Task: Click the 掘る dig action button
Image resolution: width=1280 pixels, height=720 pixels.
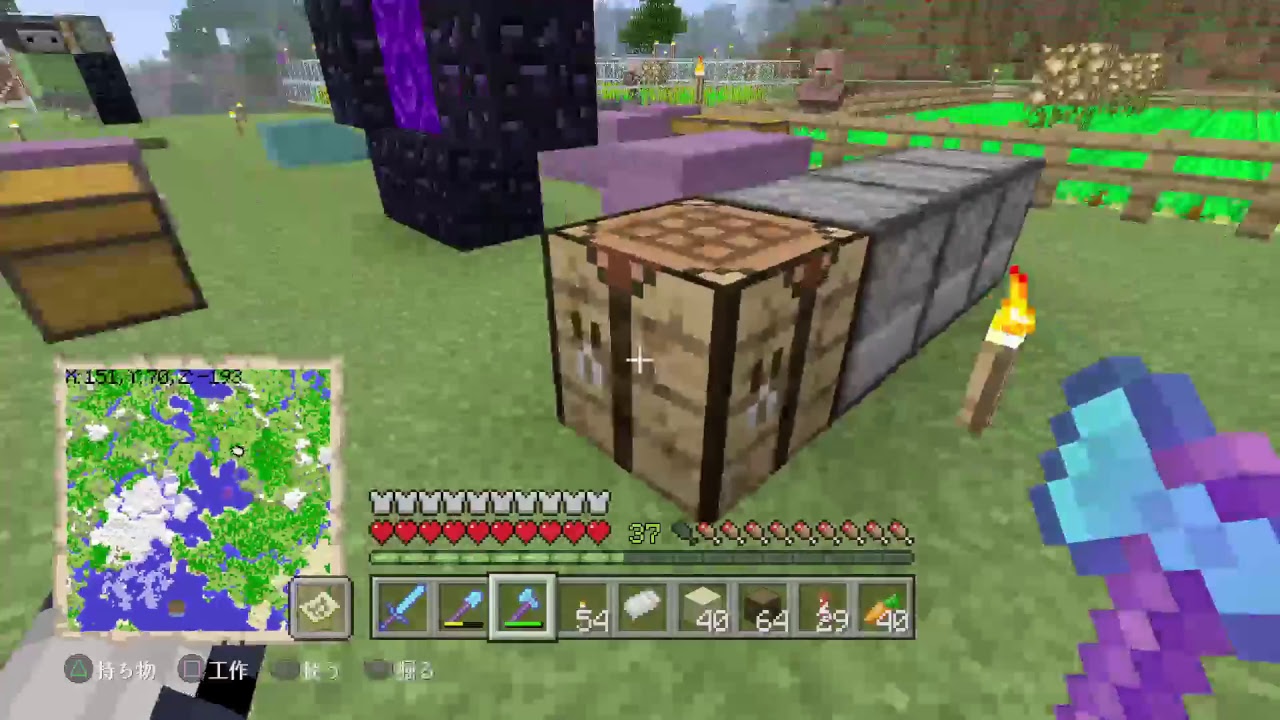Action: [415, 671]
